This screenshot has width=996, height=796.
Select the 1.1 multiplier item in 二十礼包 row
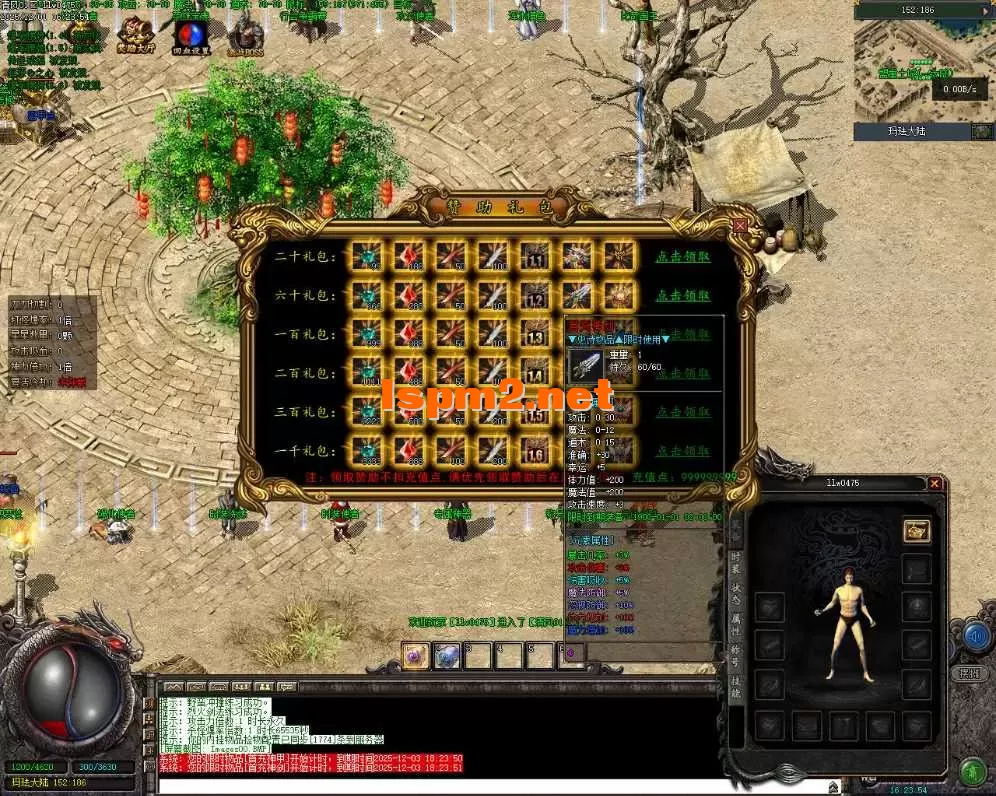535,257
